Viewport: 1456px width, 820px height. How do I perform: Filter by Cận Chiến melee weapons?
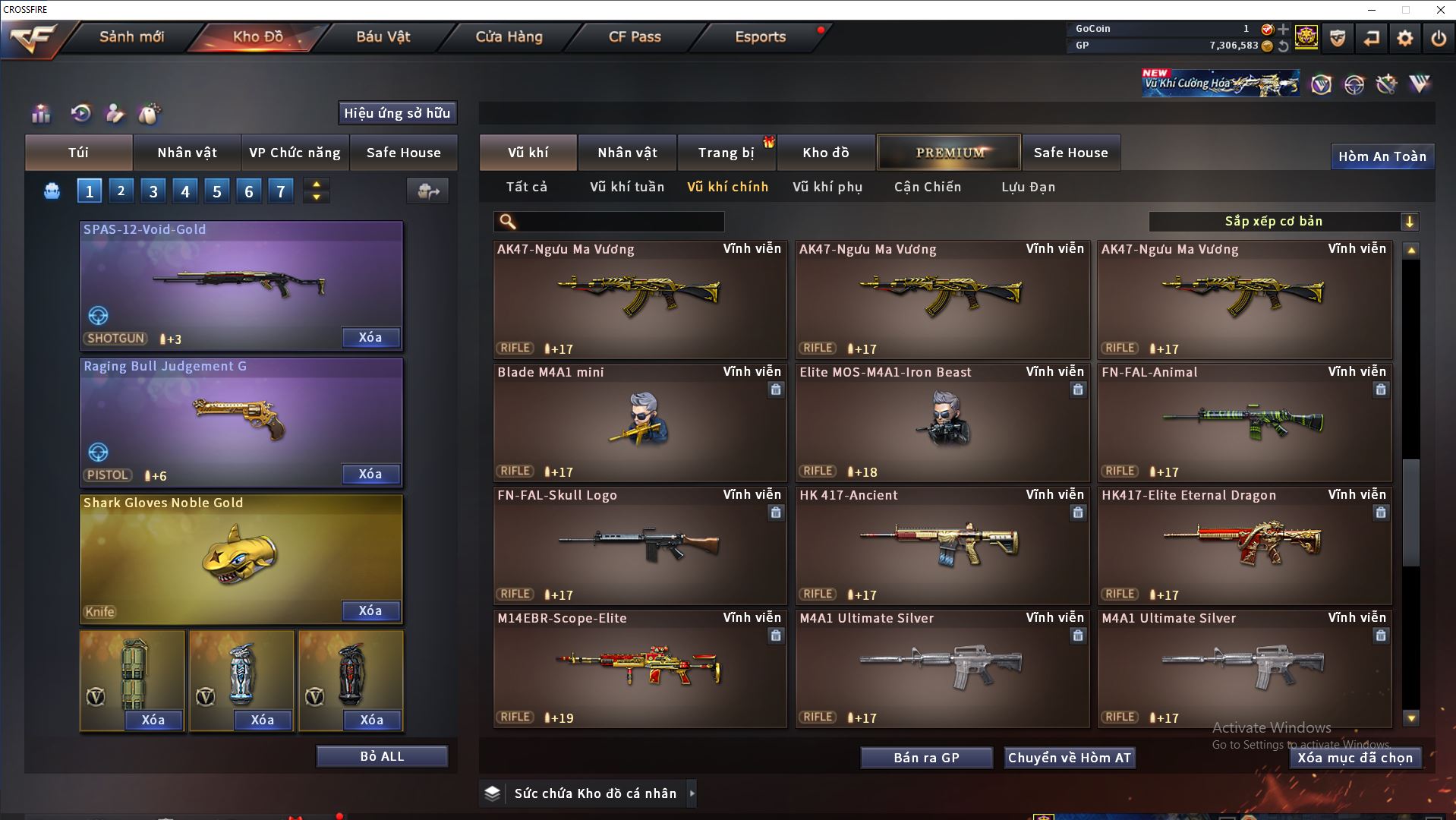coord(927,187)
